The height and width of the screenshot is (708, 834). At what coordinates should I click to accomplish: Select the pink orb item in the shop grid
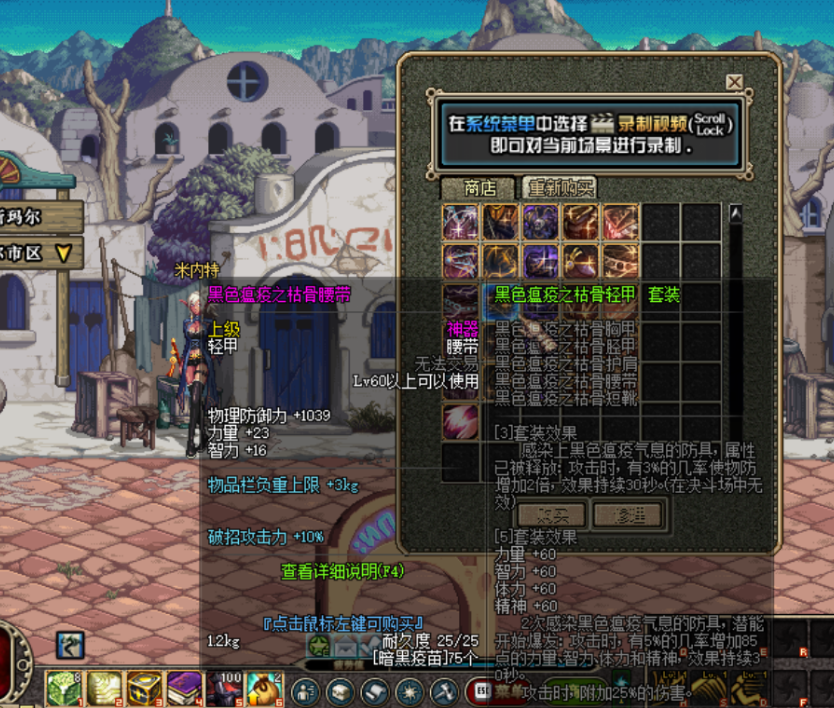461,421
